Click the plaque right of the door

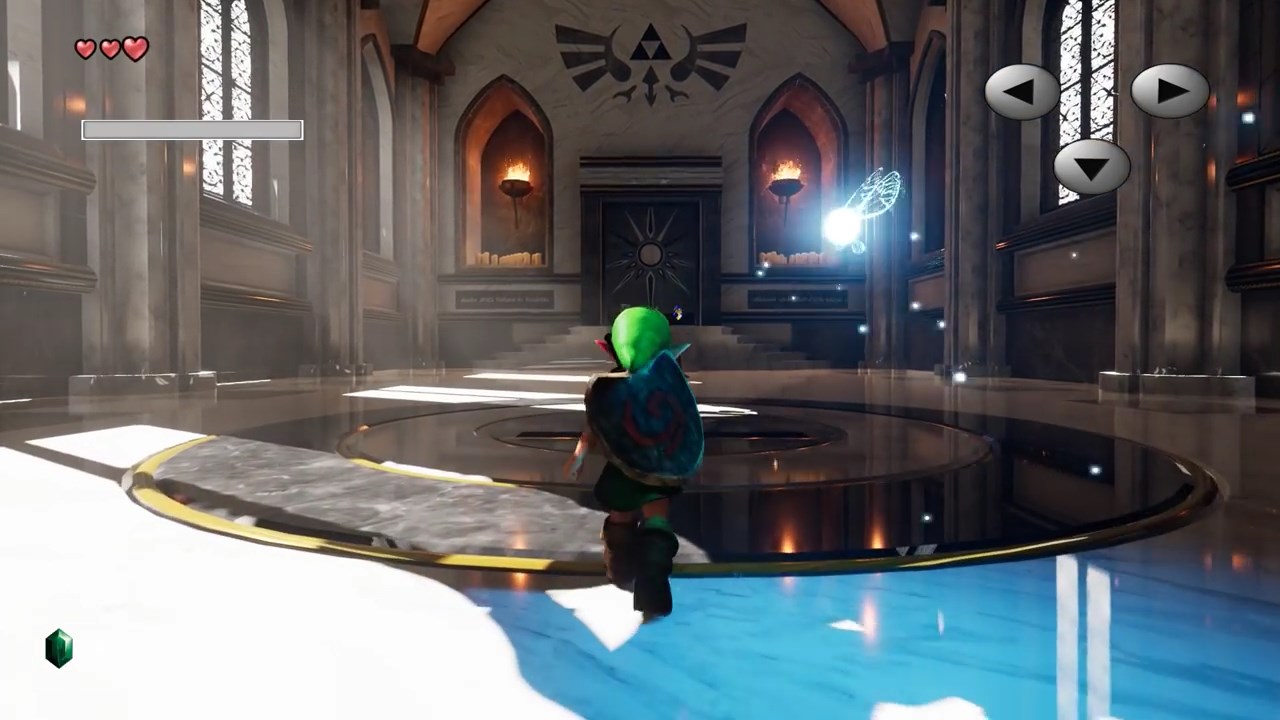[800, 300]
